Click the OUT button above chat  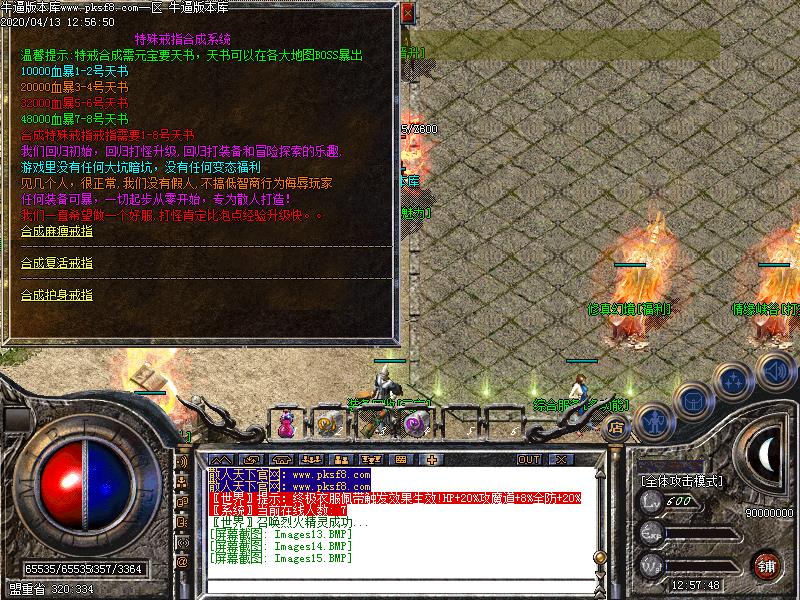click(x=528, y=459)
